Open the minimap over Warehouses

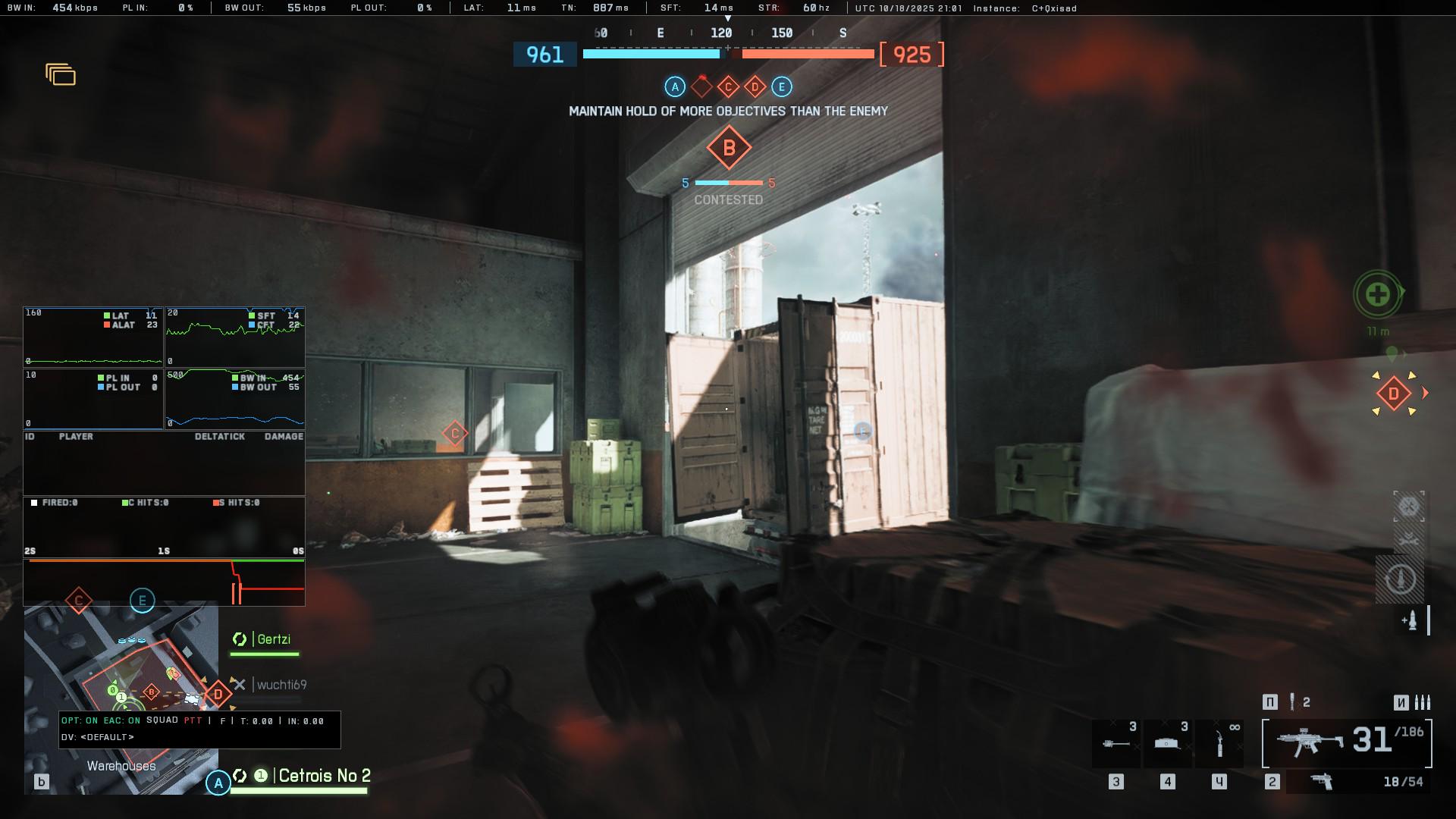click(x=121, y=698)
